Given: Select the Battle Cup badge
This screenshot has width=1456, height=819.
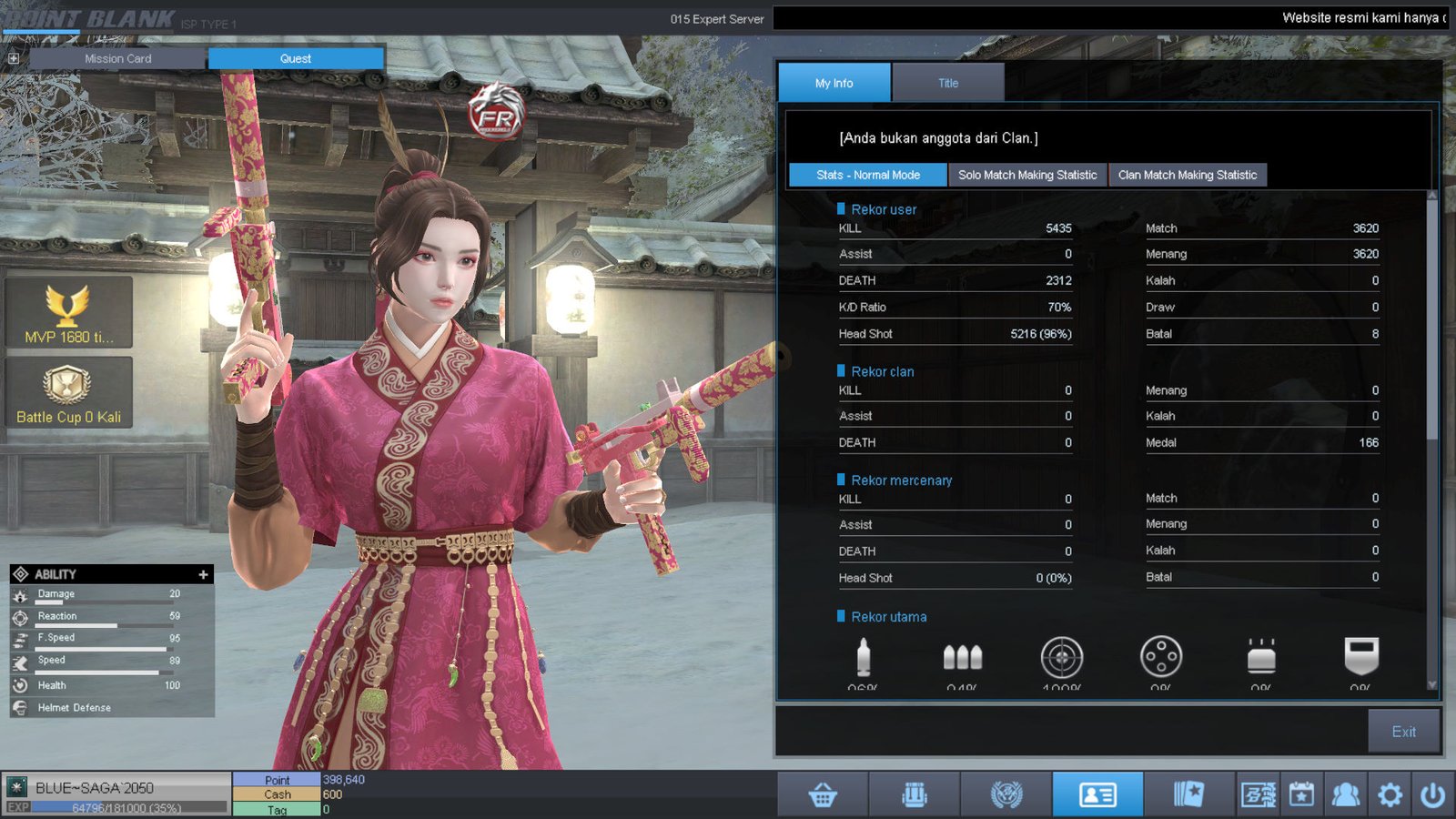Looking at the screenshot, I should pyautogui.click(x=68, y=392).
